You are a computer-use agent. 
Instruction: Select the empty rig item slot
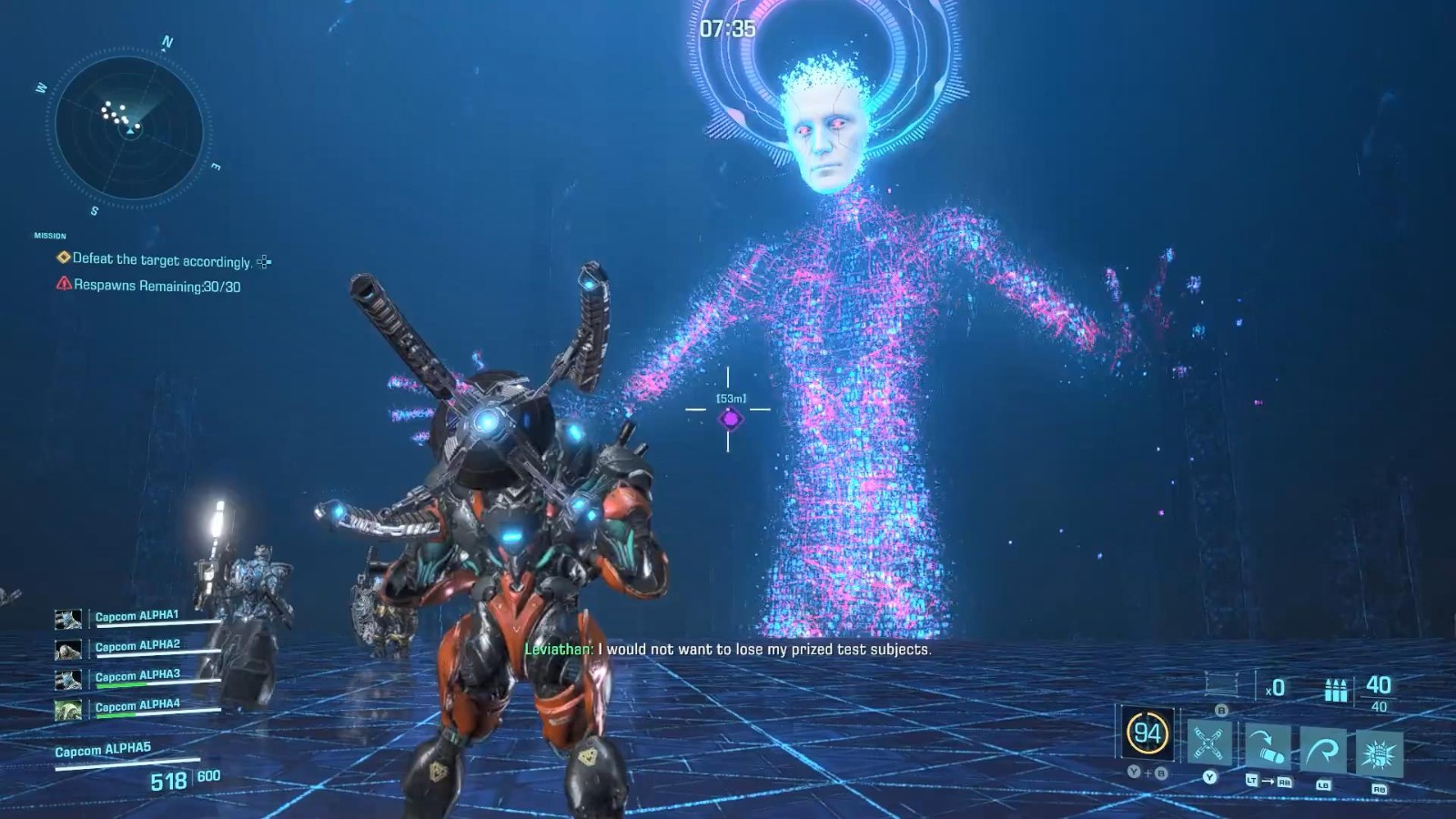point(1221,683)
